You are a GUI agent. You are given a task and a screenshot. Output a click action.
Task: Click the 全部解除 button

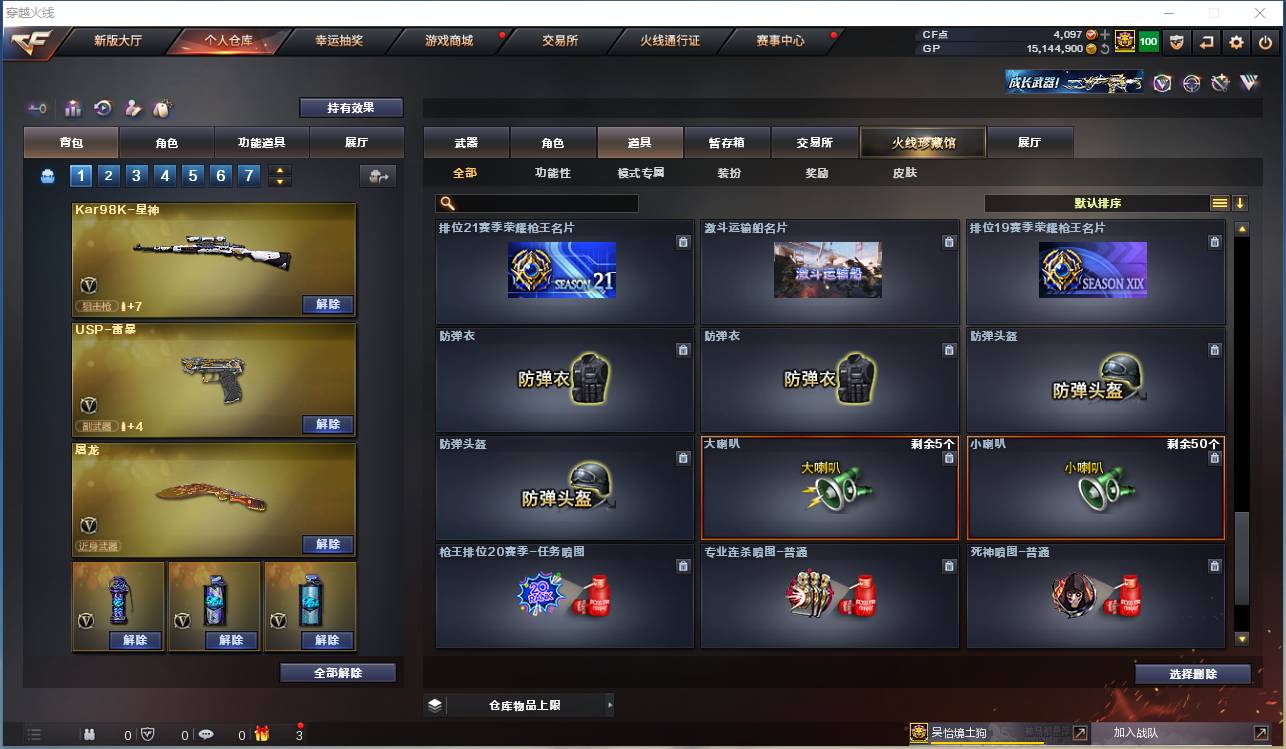pyautogui.click(x=338, y=672)
